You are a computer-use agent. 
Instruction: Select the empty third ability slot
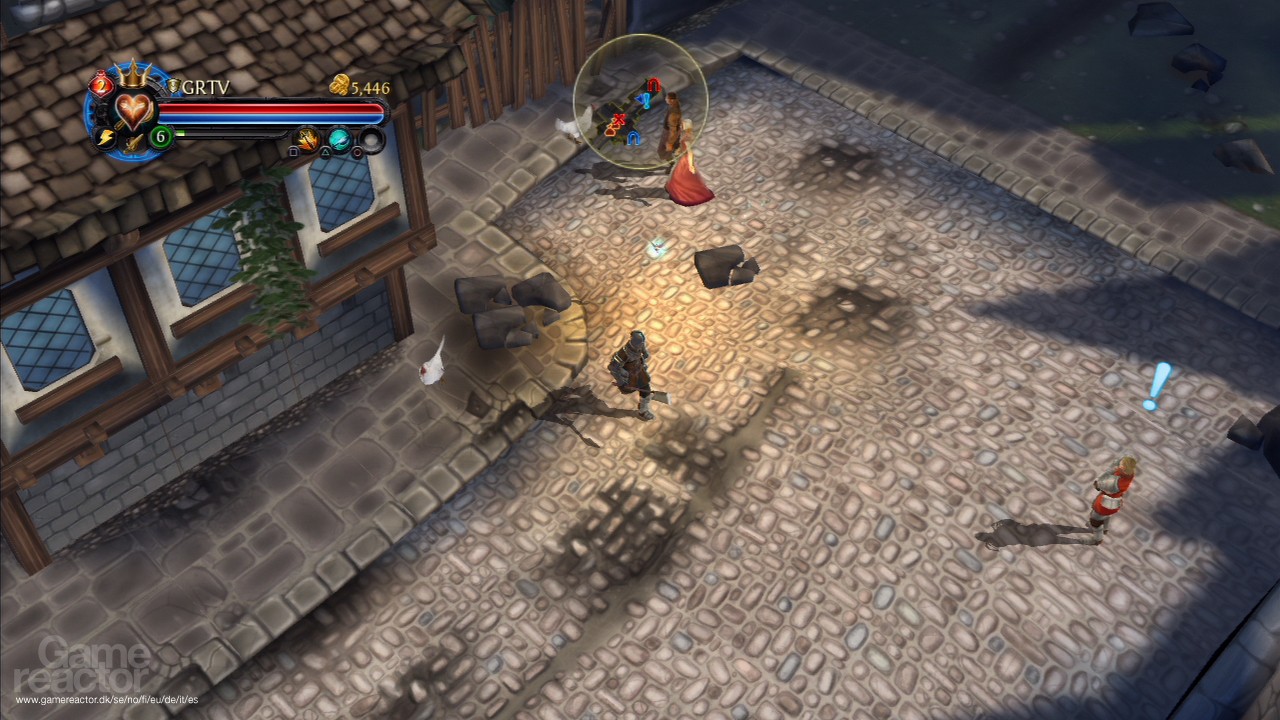pos(372,140)
